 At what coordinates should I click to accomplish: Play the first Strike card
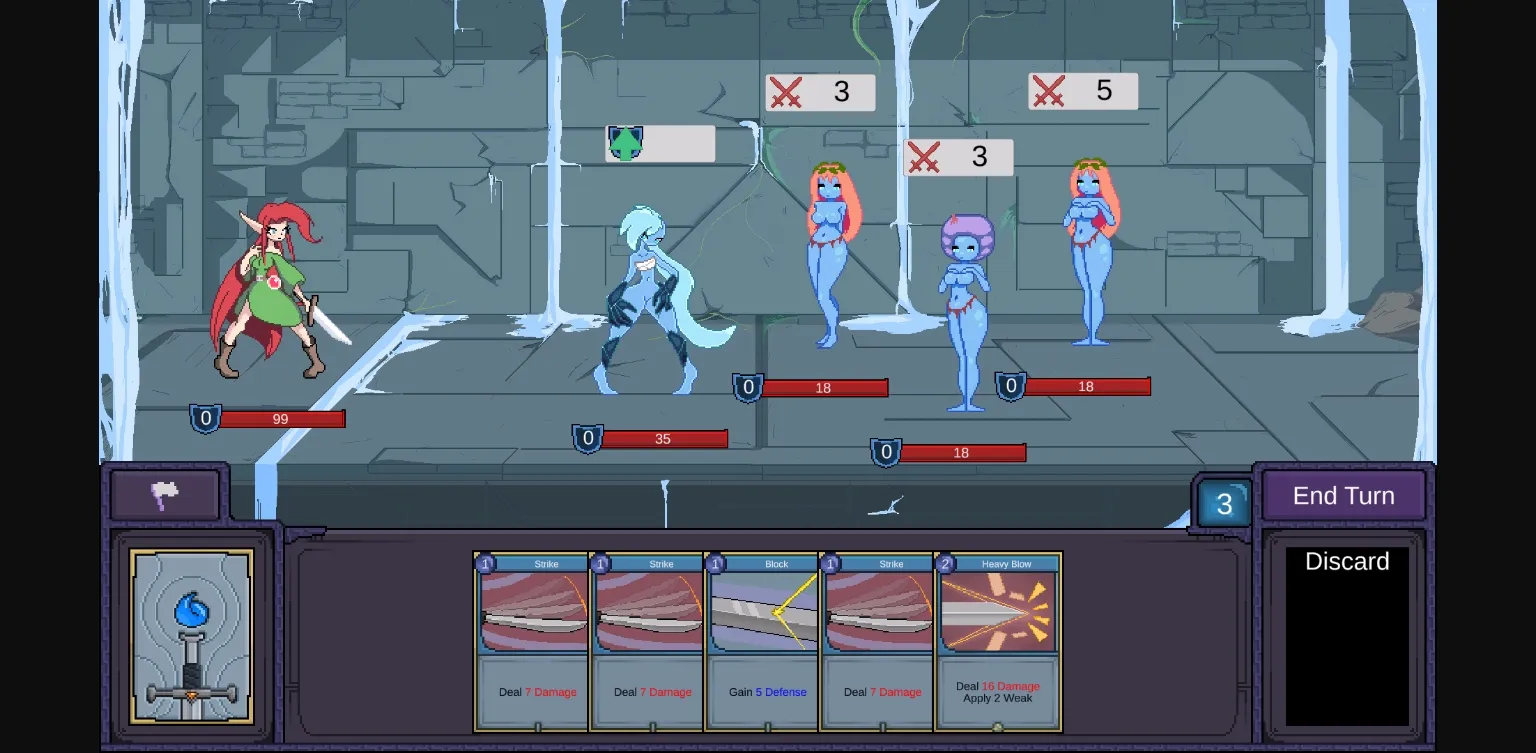tap(532, 640)
